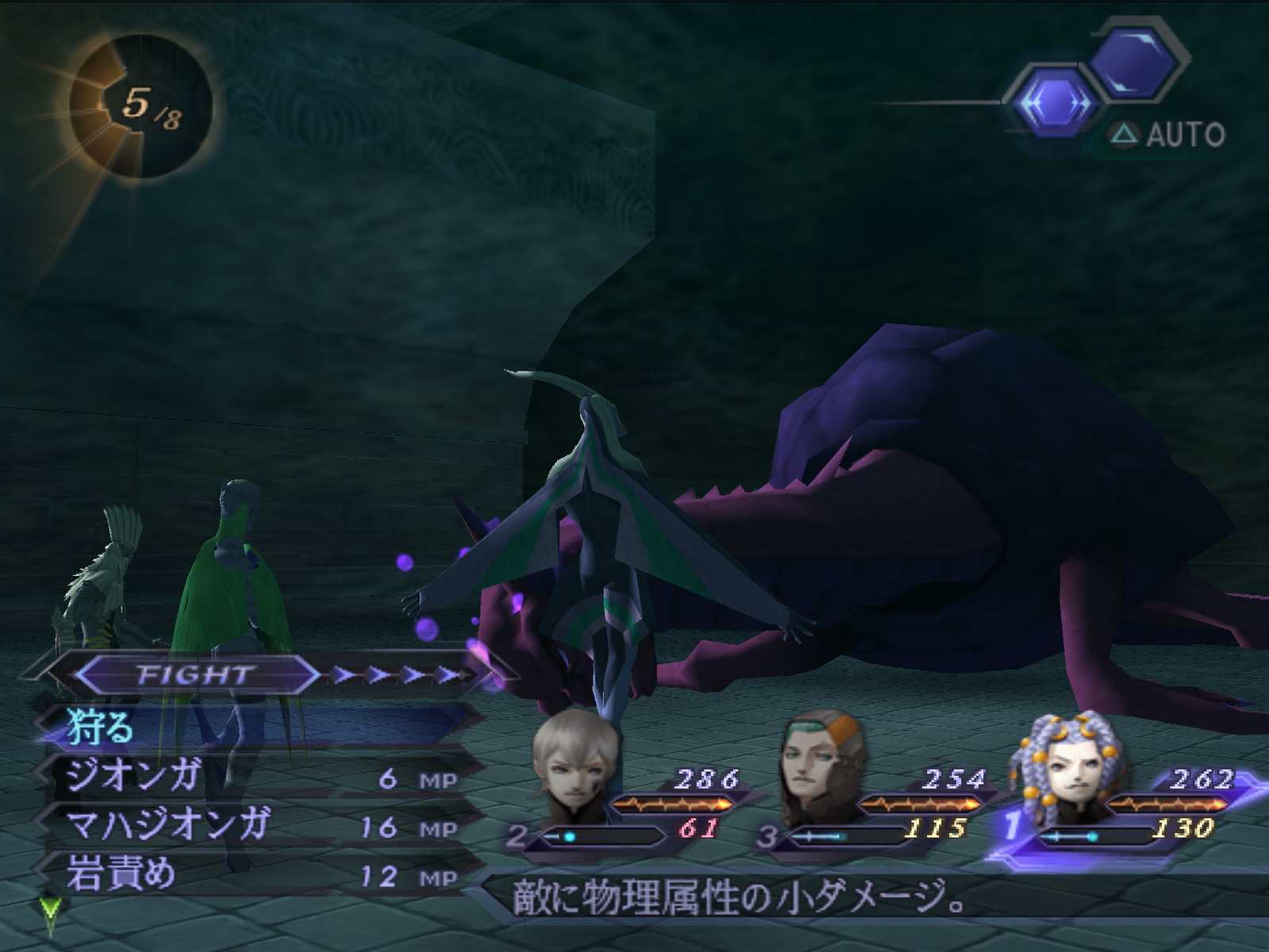Pick the マハジオンガ spell
Screen dimensions: 1269x952
pyautogui.click(x=171, y=826)
